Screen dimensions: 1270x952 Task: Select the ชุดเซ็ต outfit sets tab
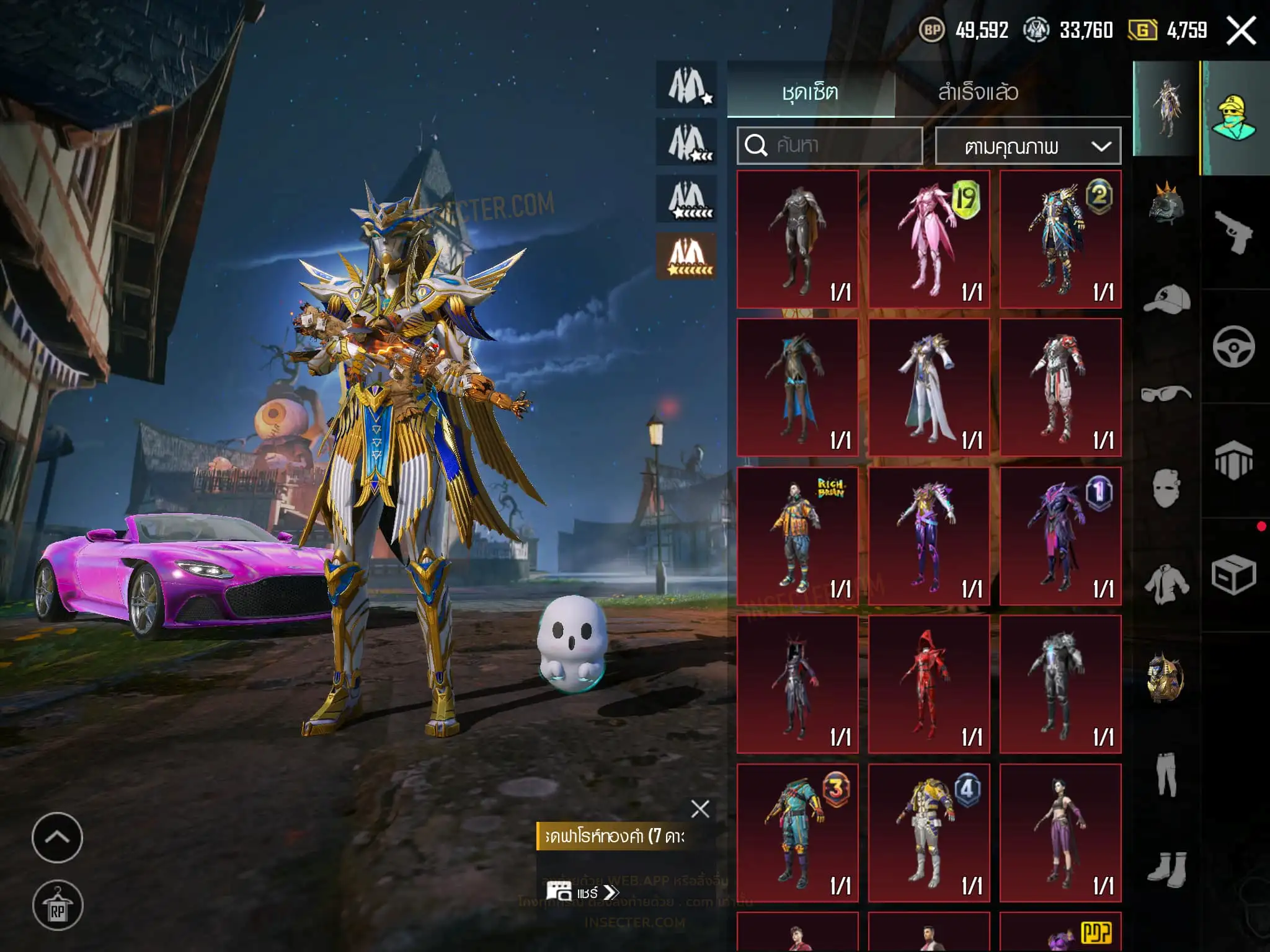(810, 92)
